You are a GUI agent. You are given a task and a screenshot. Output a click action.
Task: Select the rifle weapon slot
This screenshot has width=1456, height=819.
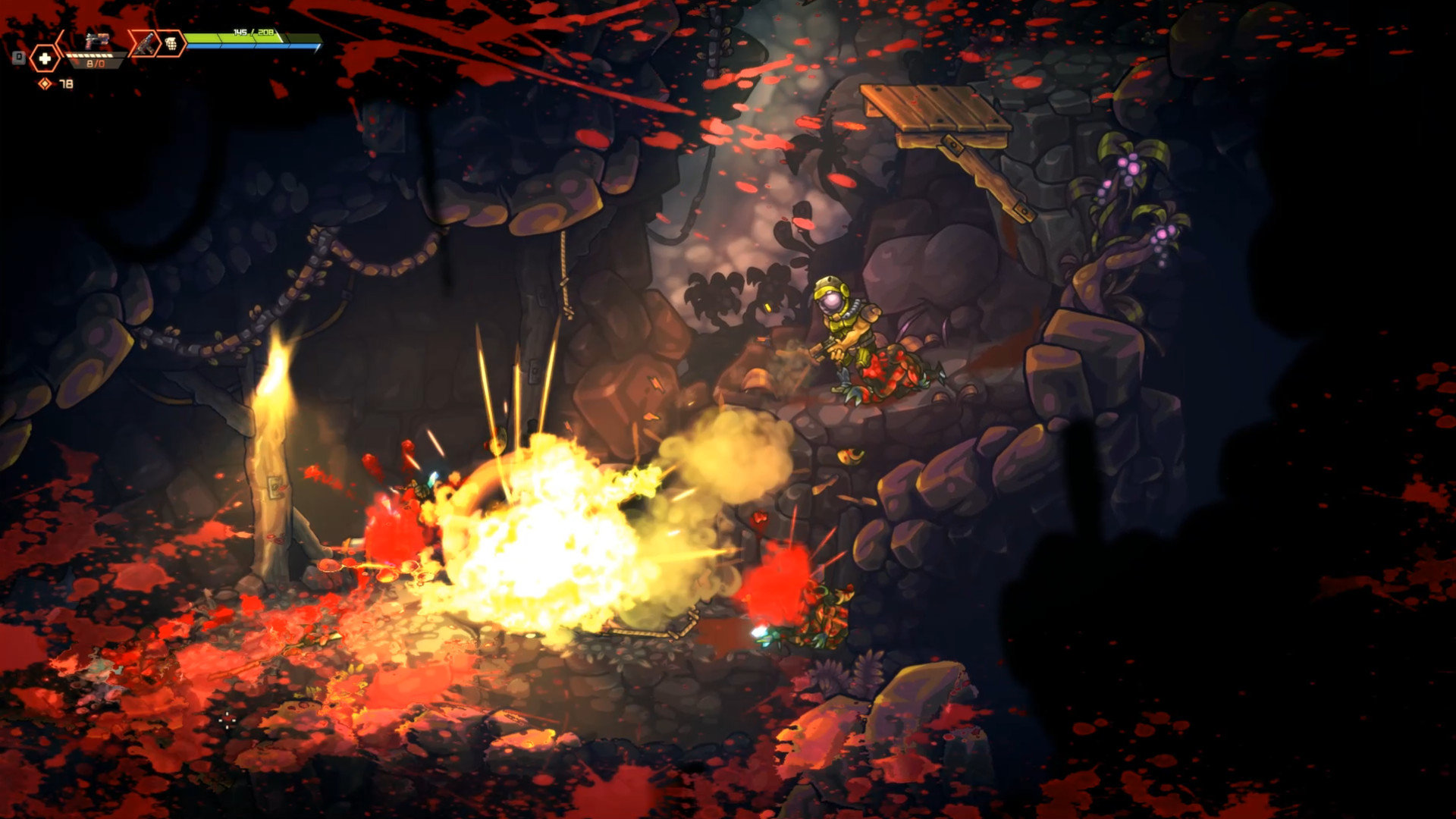point(146,42)
